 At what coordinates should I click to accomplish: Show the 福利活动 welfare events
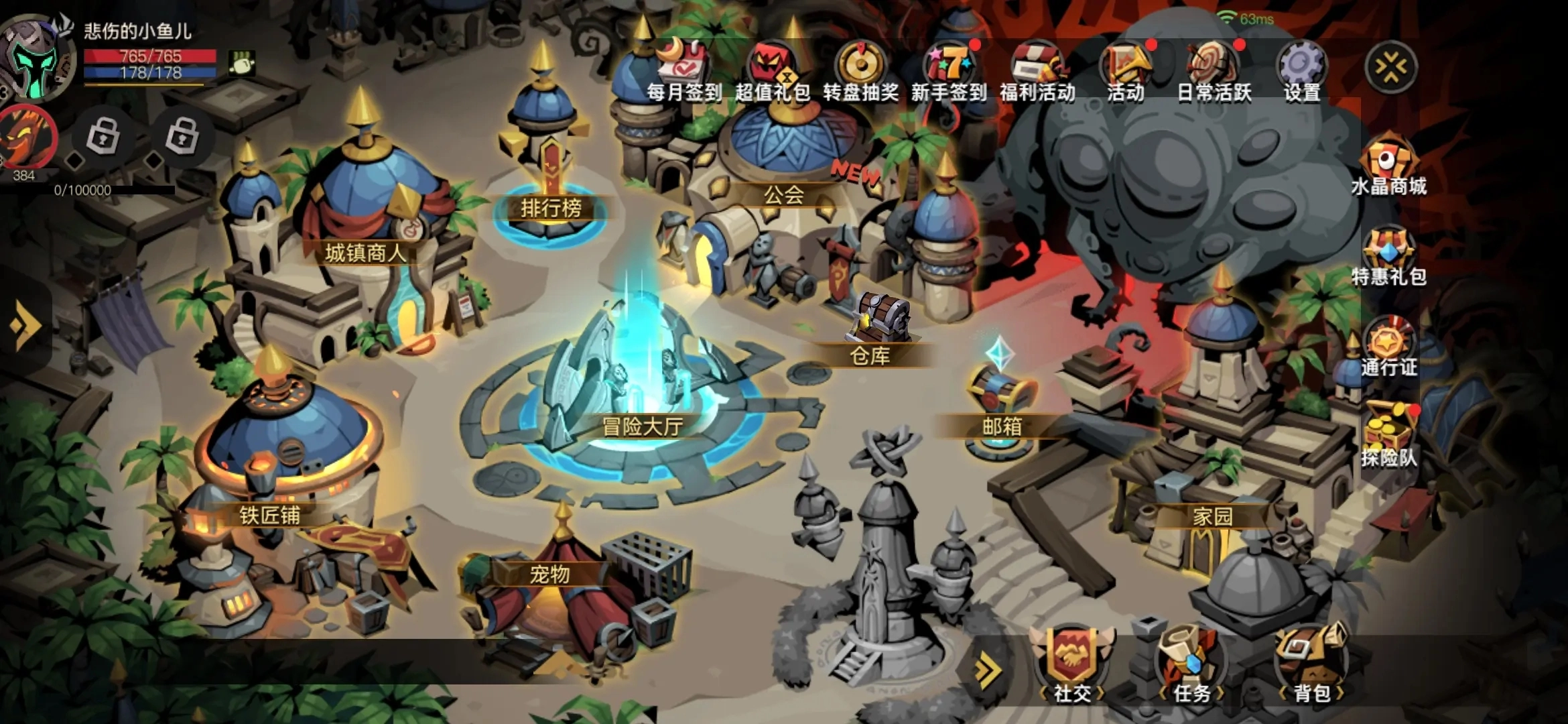coord(1037,70)
